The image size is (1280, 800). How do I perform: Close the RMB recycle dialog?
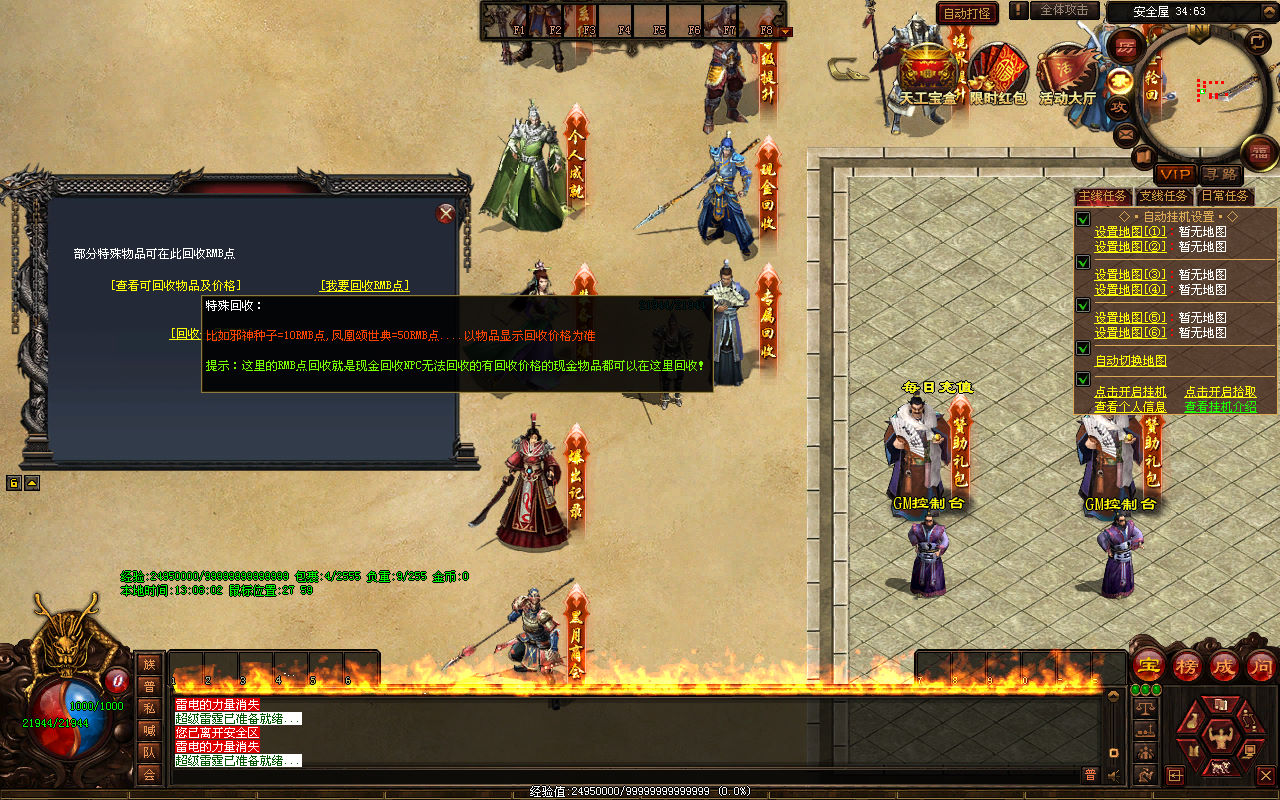coord(446,214)
